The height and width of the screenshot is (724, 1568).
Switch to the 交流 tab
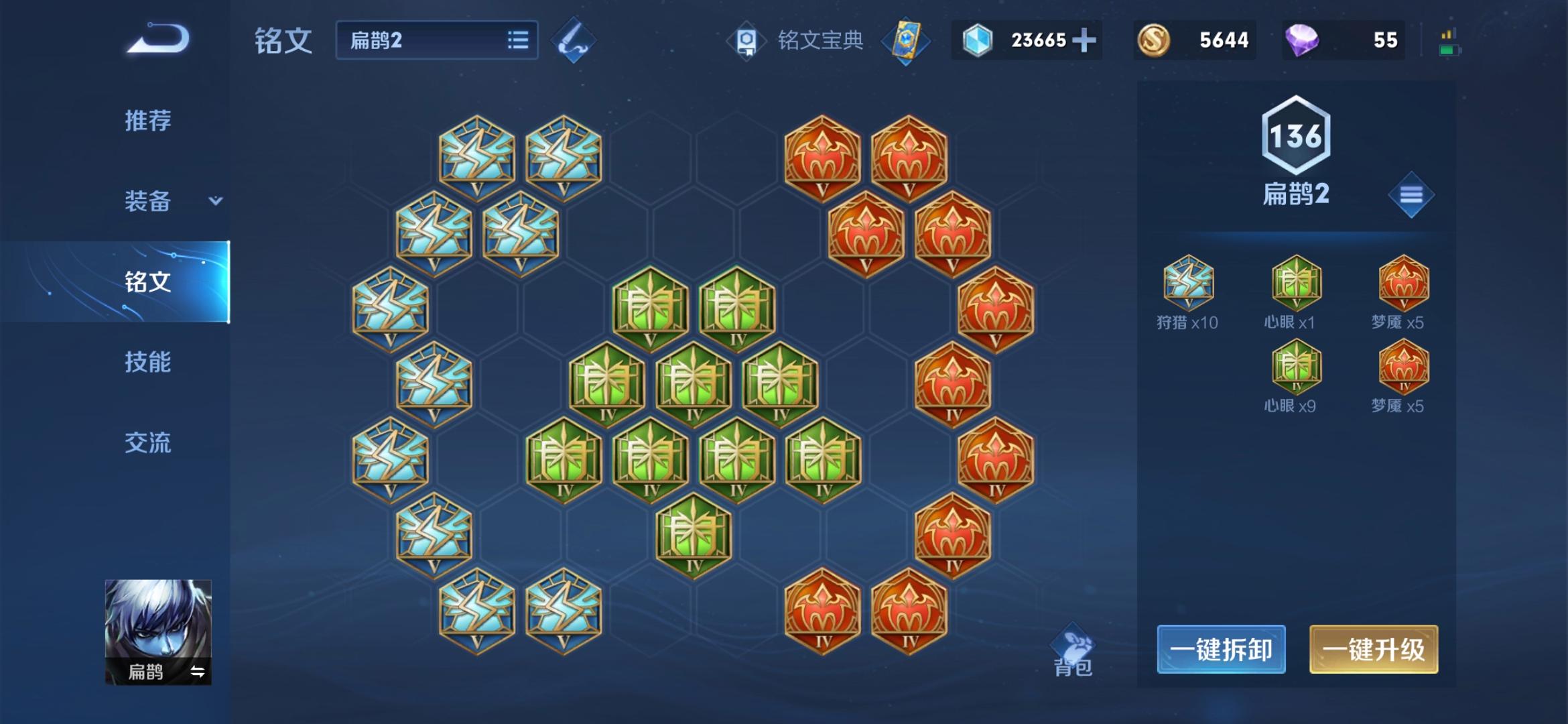tap(148, 442)
